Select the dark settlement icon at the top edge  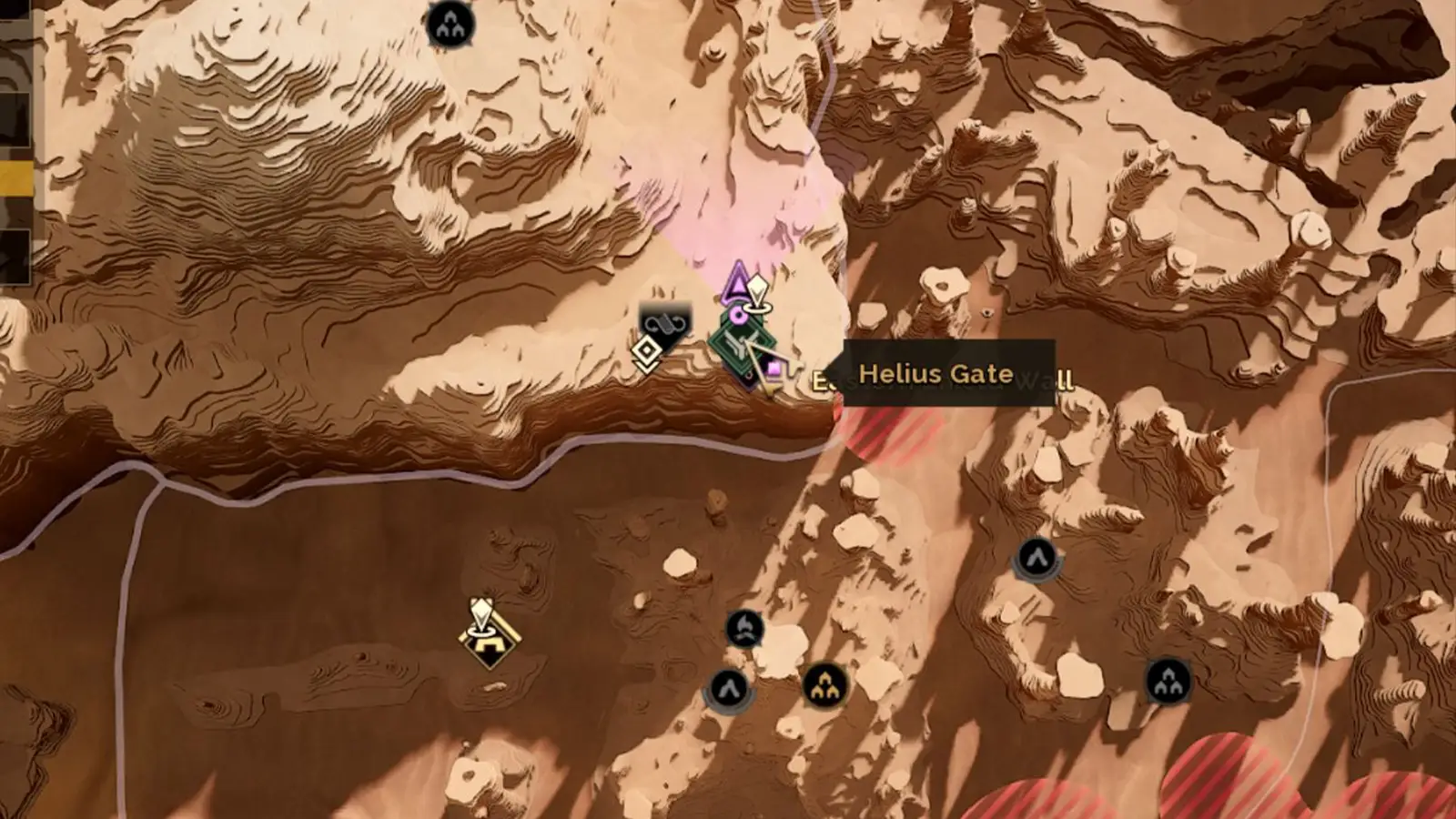pyautogui.click(x=450, y=23)
